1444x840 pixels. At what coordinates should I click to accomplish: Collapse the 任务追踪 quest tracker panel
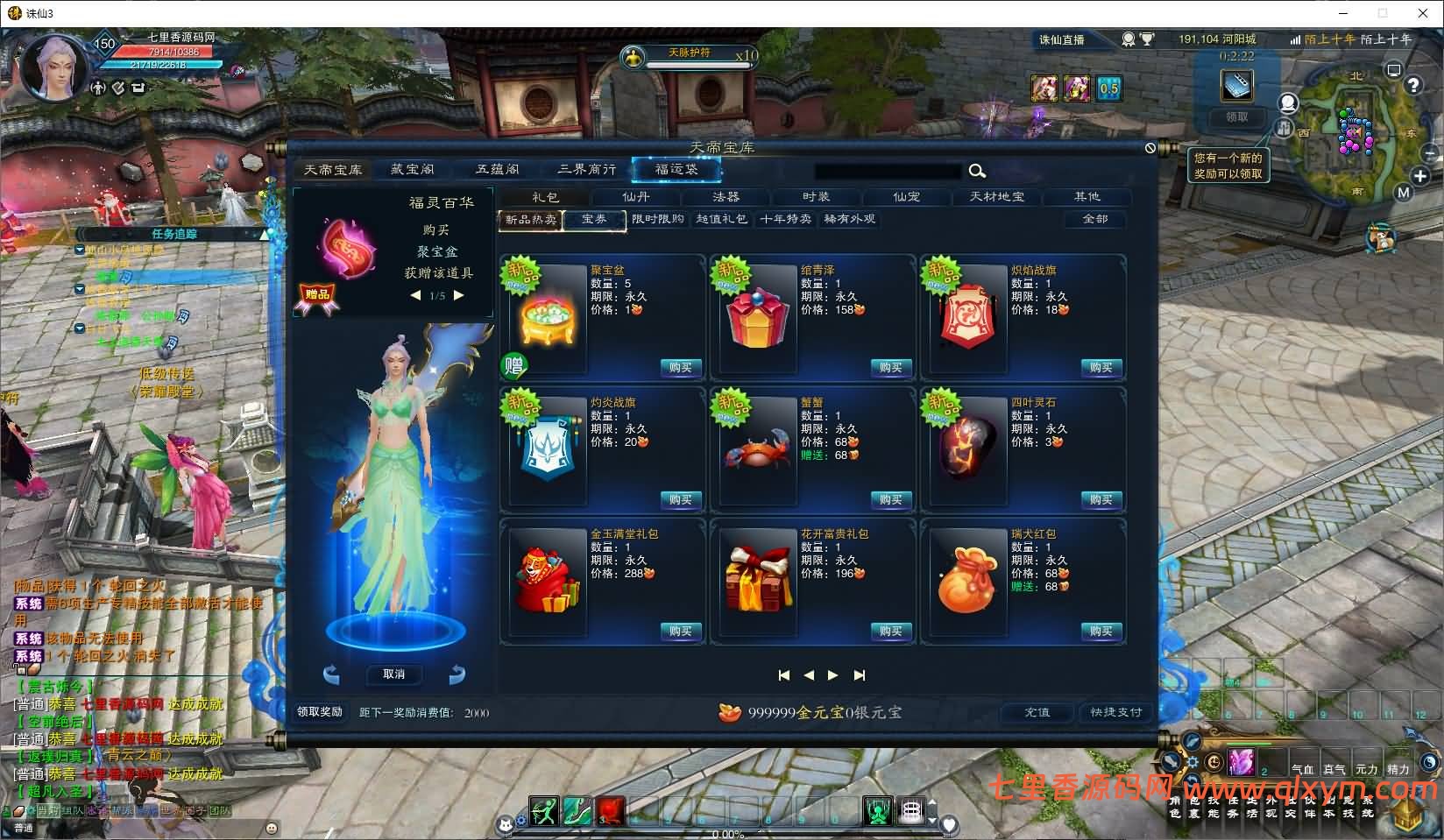click(265, 234)
